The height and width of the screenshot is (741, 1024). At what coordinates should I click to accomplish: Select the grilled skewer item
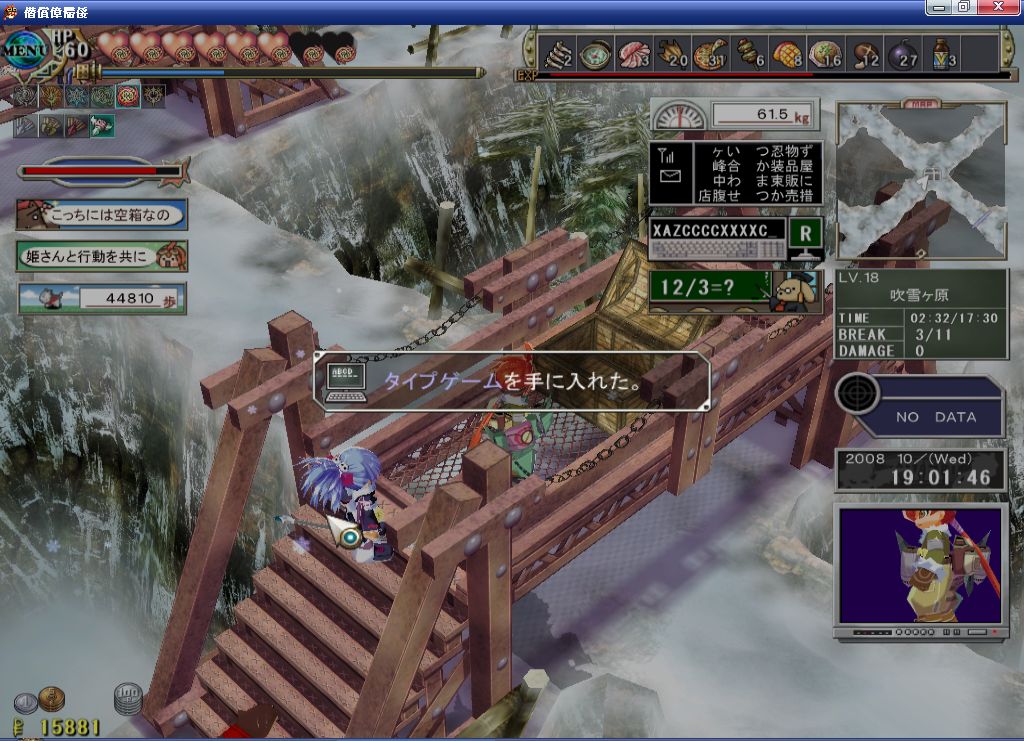750,52
